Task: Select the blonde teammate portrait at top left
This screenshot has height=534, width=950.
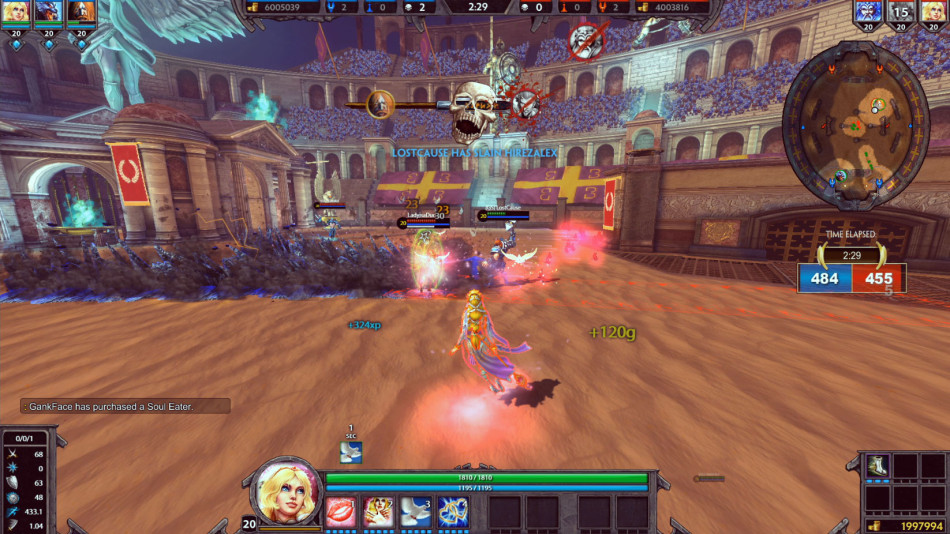Action: coord(17,12)
